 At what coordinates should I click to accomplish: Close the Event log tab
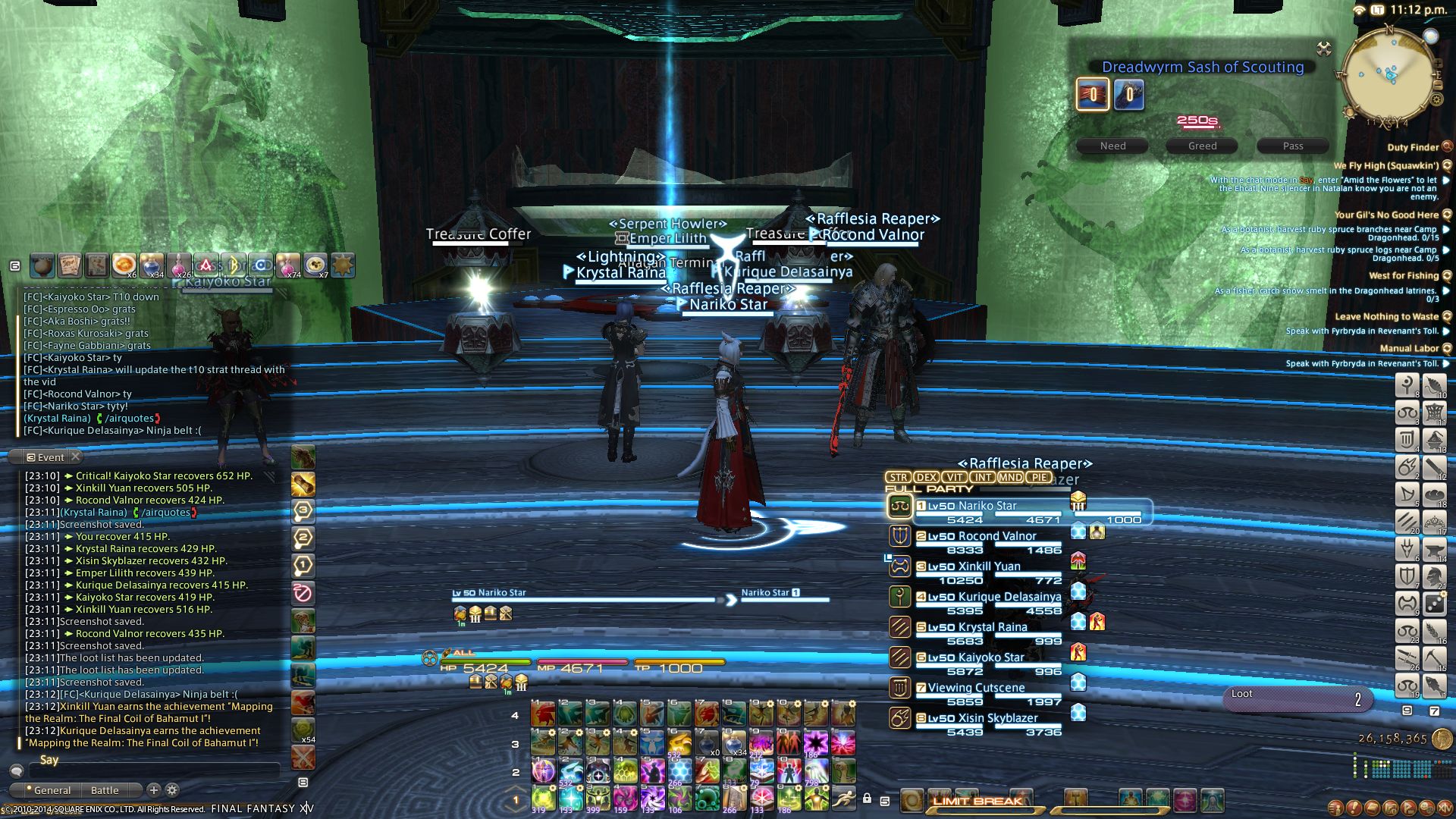[75, 457]
